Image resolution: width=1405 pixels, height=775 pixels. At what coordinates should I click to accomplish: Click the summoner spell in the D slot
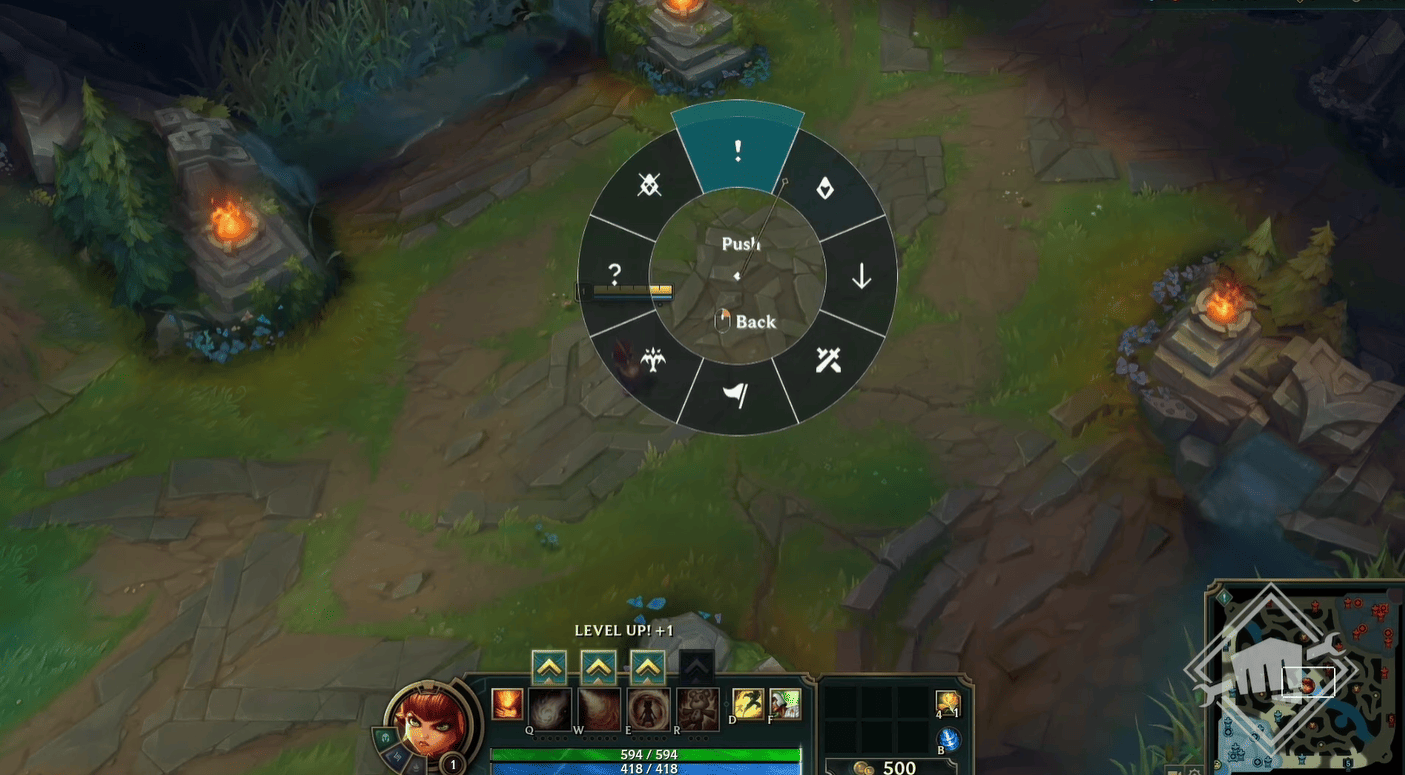[x=746, y=705]
